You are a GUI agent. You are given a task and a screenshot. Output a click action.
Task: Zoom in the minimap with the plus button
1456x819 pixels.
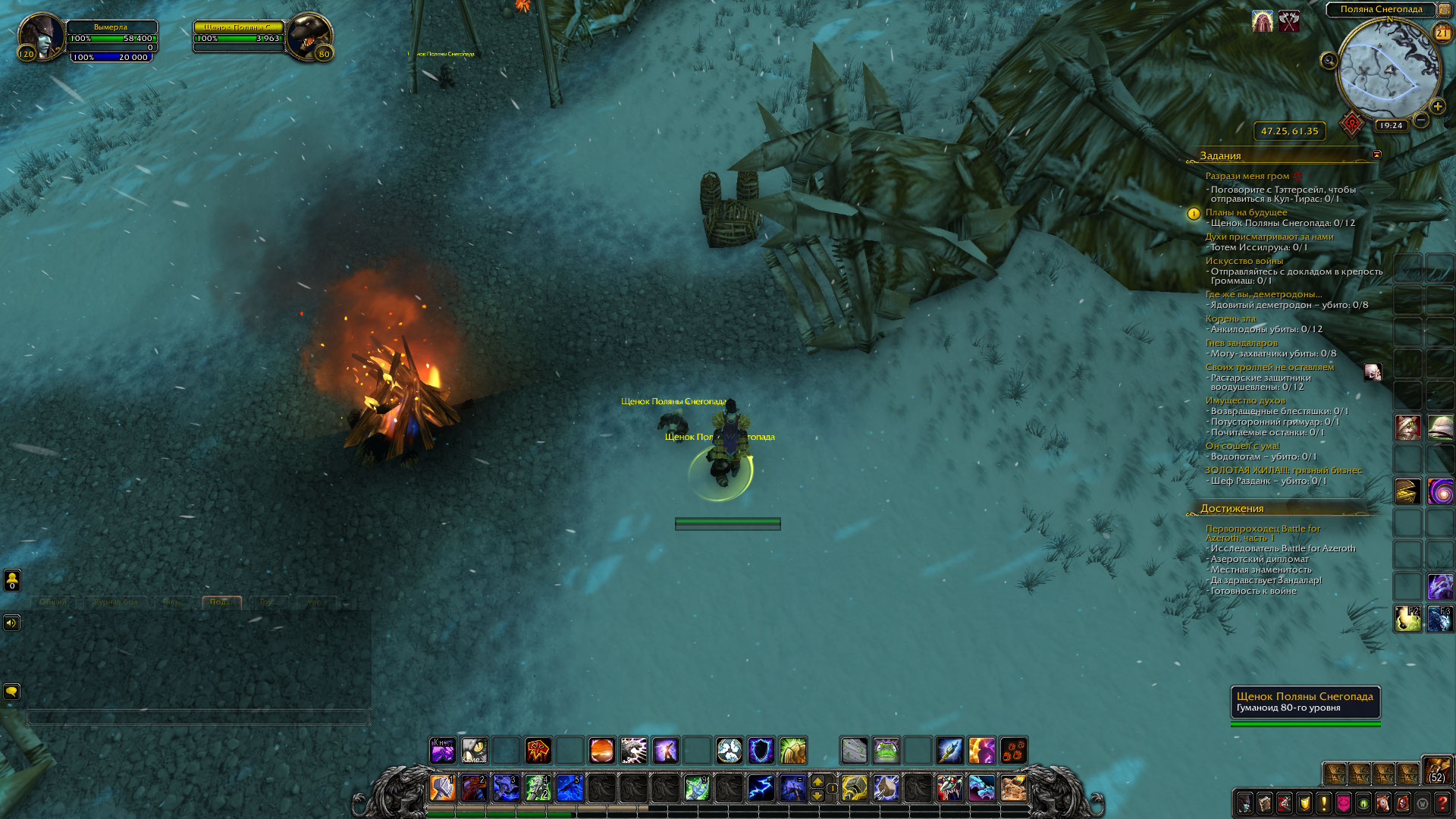1437,106
